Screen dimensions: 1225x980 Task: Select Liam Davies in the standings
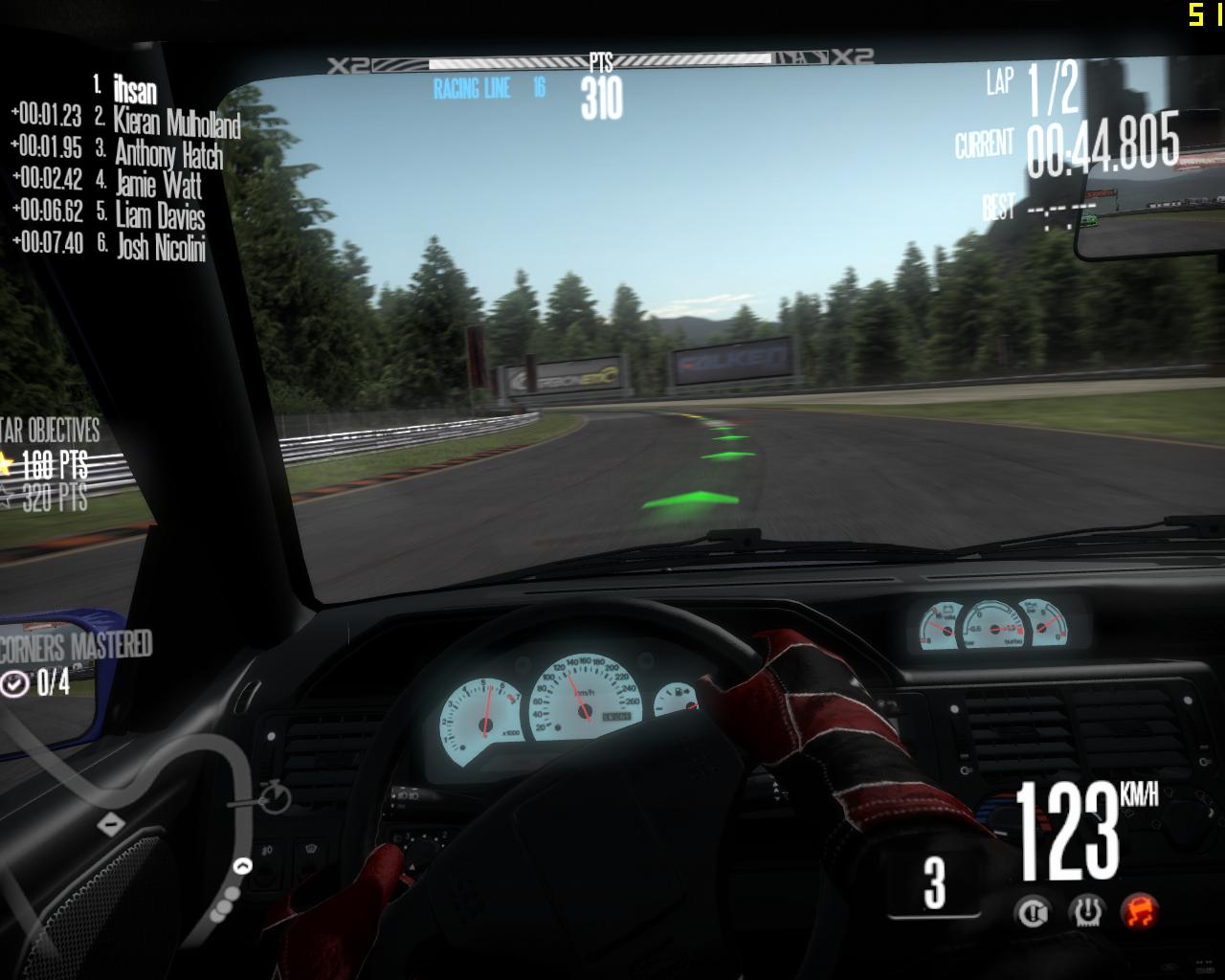coord(160,214)
